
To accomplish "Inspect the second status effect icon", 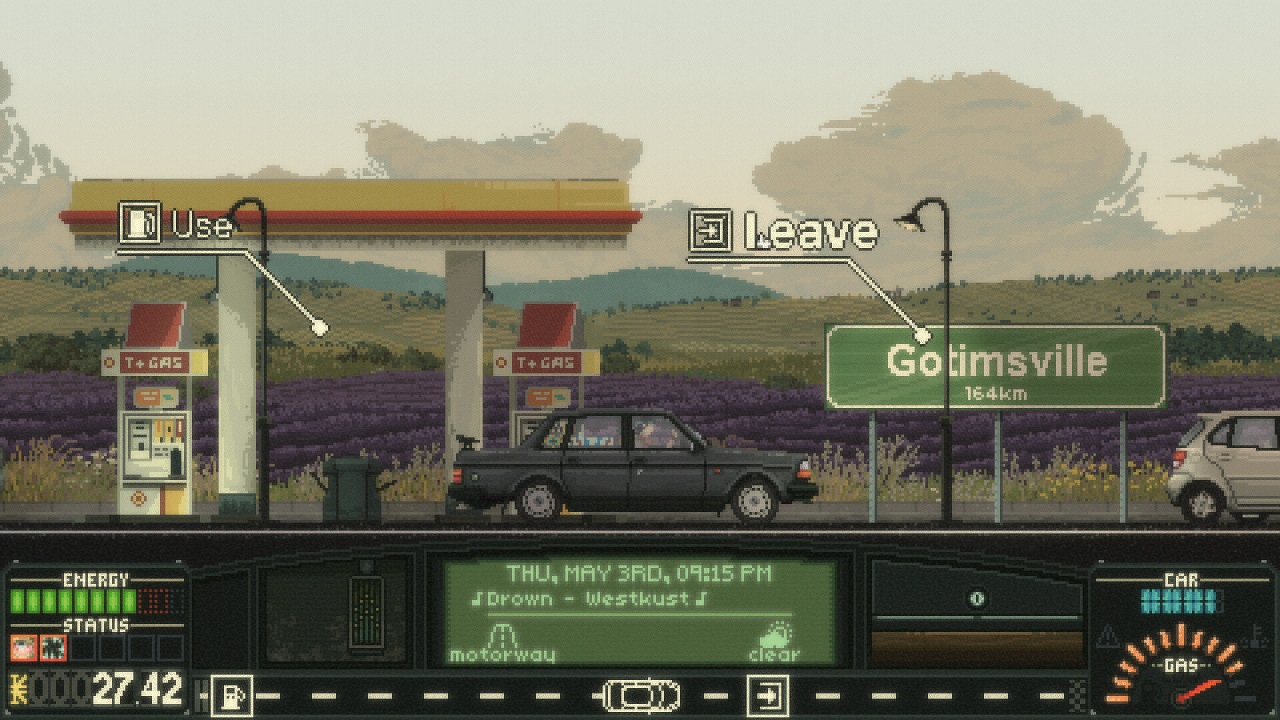I will pos(52,648).
